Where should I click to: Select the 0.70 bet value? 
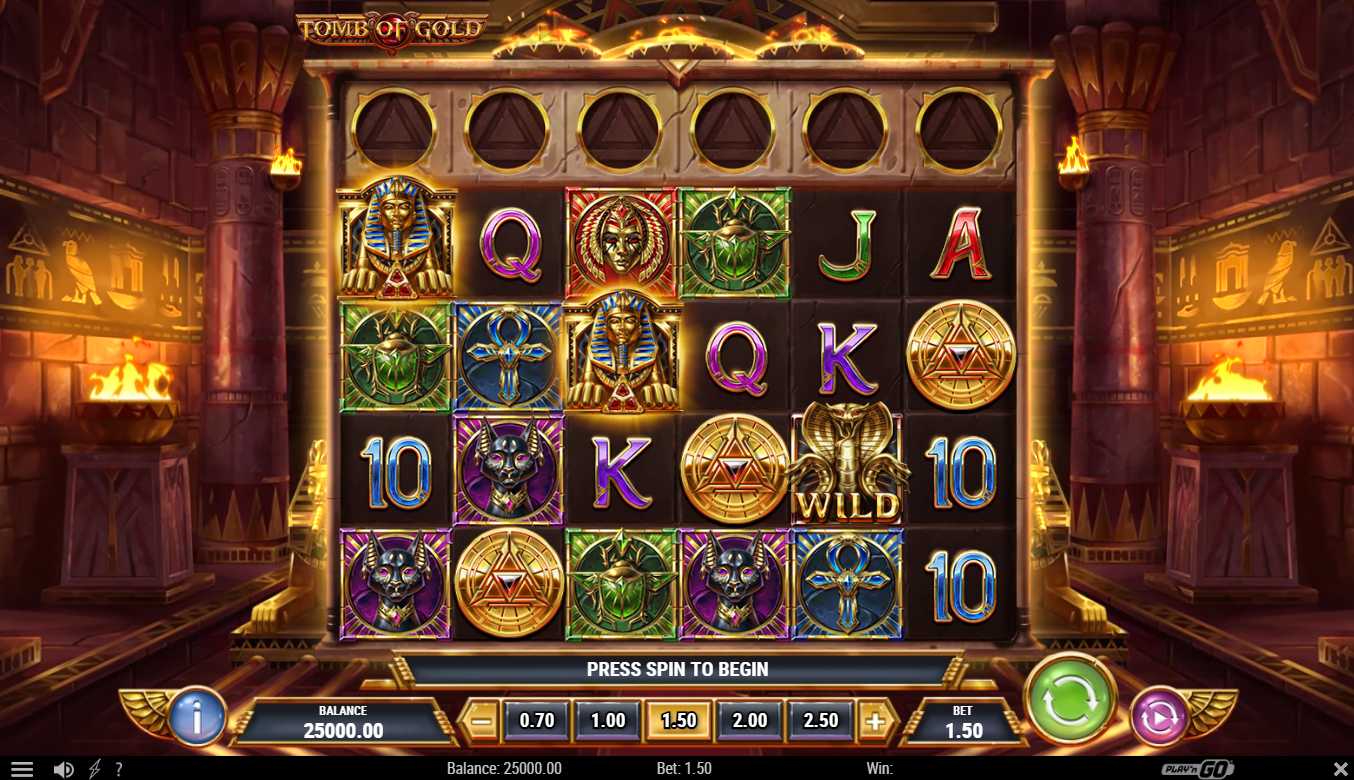click(x=537, y=721)
